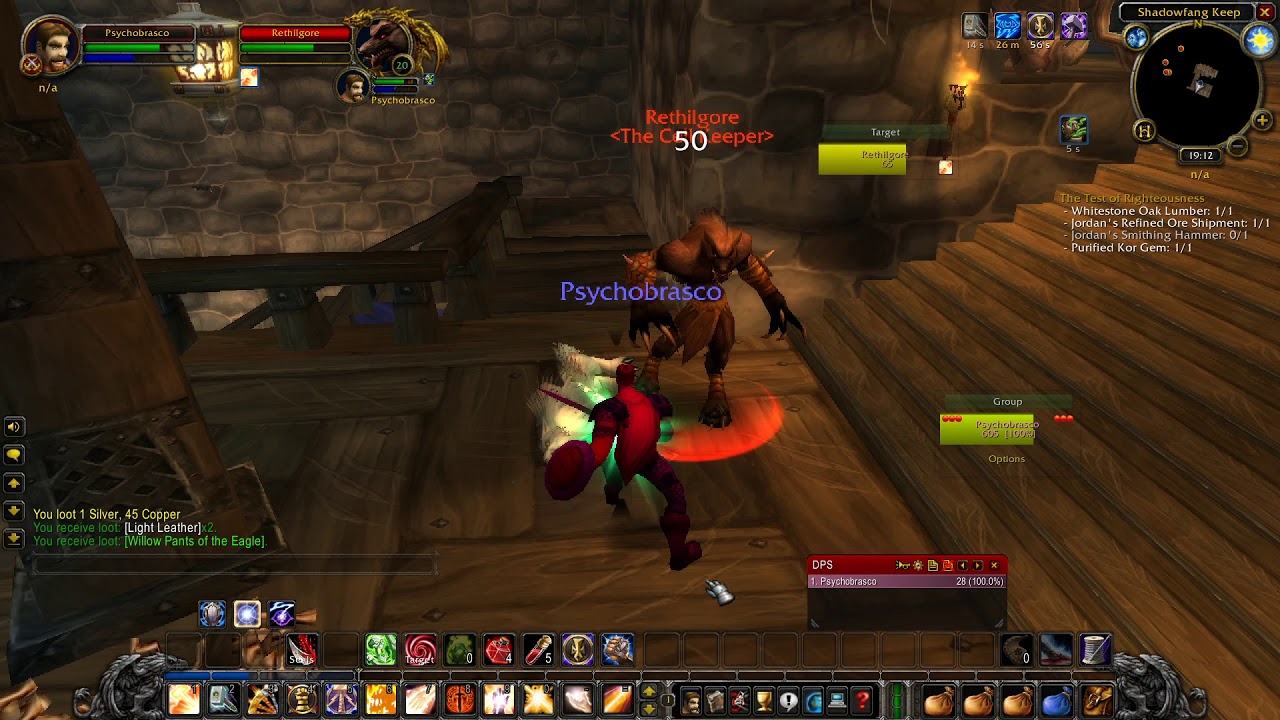Open the calendar sun icon by the minimap

[x=1257, y=39]
